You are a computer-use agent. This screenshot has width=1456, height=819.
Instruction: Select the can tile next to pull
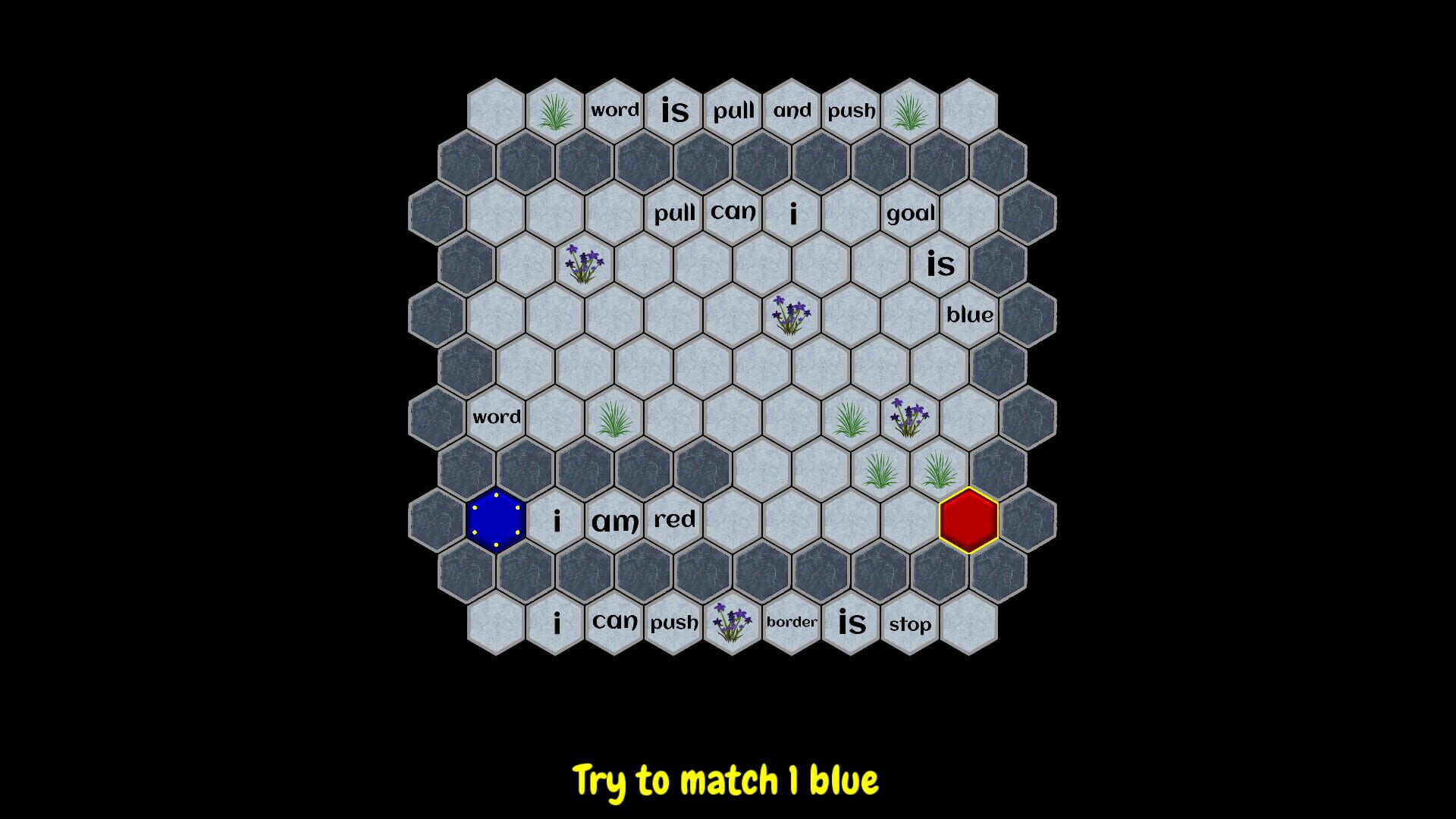pyautogui.click(x=733, y=212)
